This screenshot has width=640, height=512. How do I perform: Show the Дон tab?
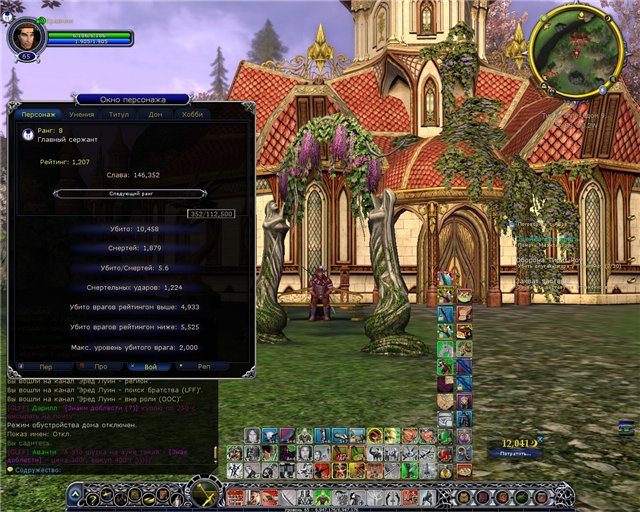pos(155,115)
